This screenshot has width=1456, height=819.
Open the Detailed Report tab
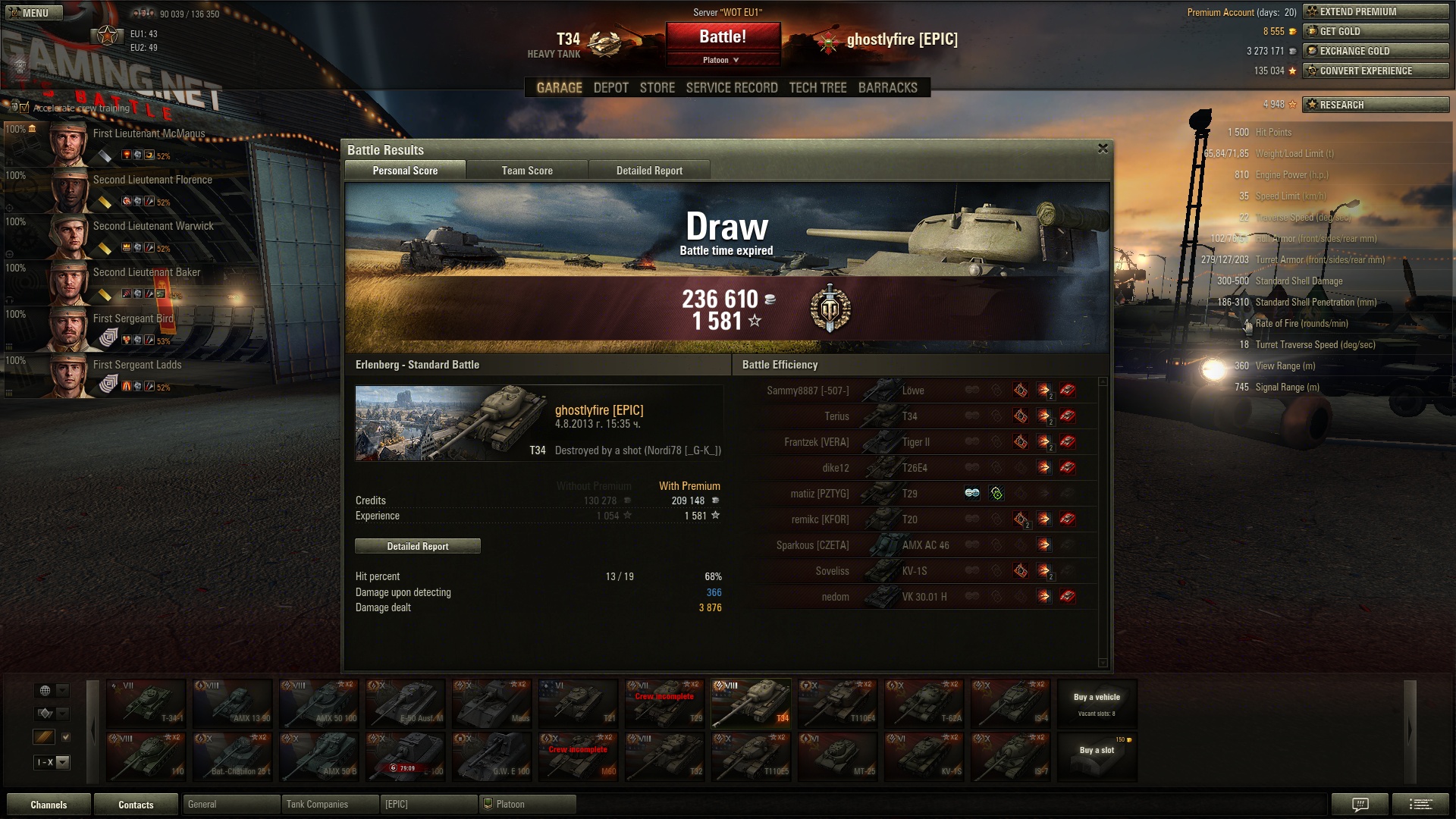649,171
